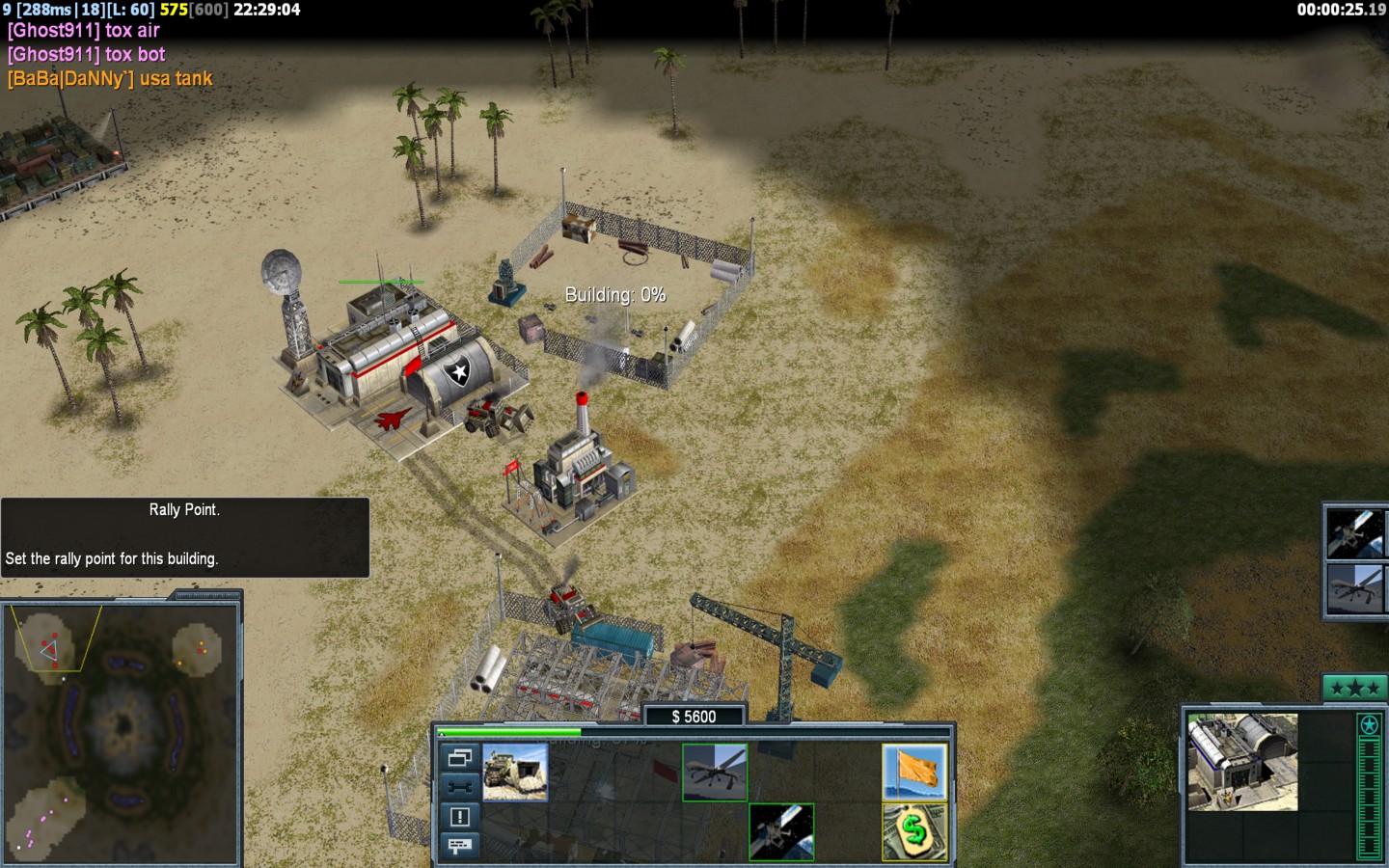
Task: Use the drone shortcut on the side panel
Action: 1356,588
